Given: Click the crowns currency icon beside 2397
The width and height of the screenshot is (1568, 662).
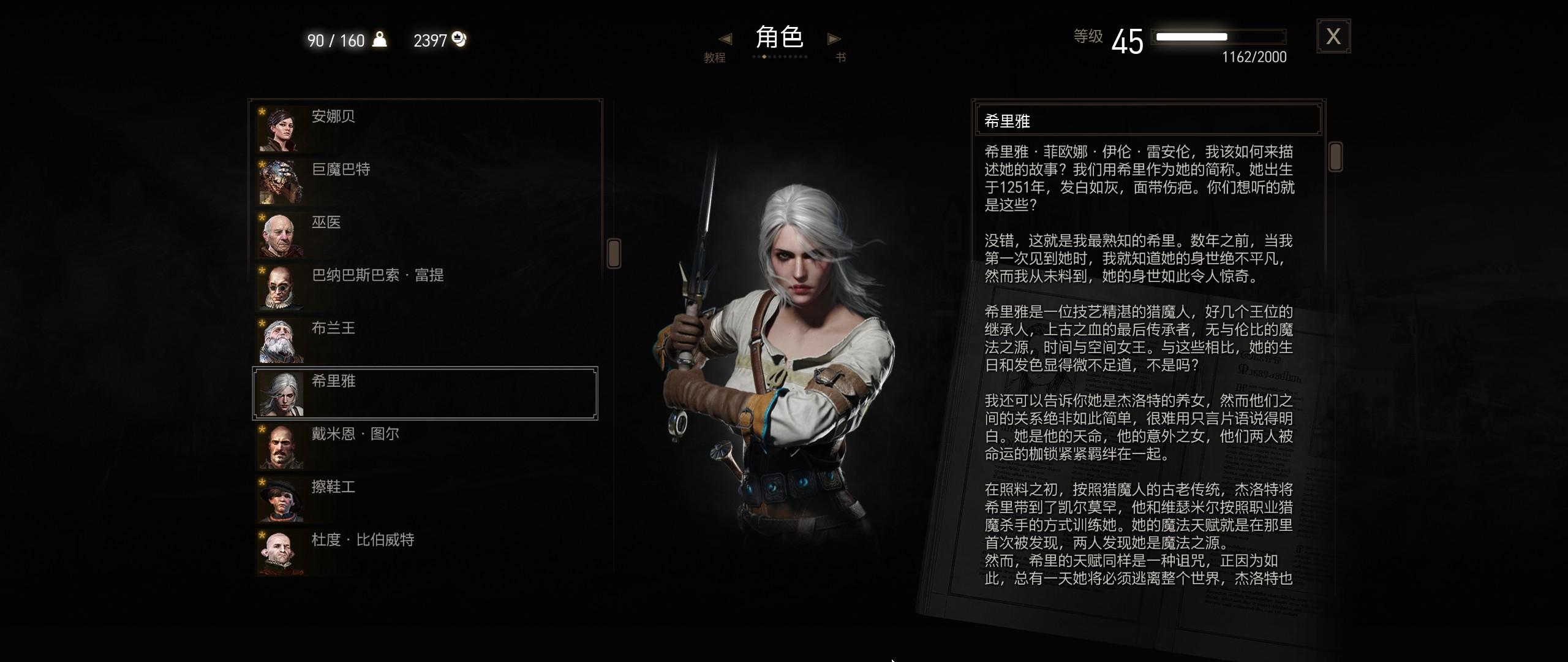Looking at the screenshot, I should point(459,39).
